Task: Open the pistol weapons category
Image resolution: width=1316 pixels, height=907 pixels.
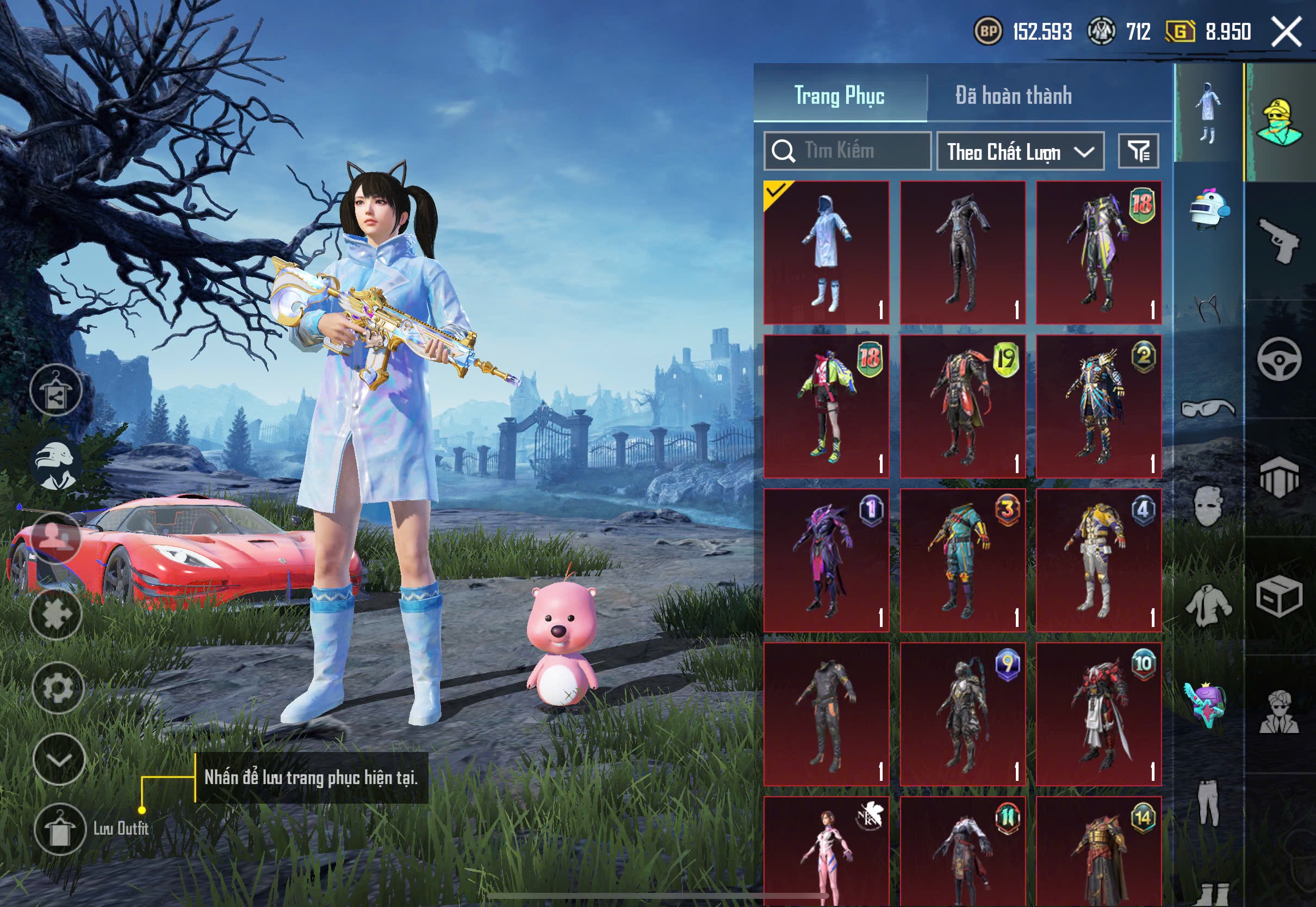Action: tap(1278, 240)
